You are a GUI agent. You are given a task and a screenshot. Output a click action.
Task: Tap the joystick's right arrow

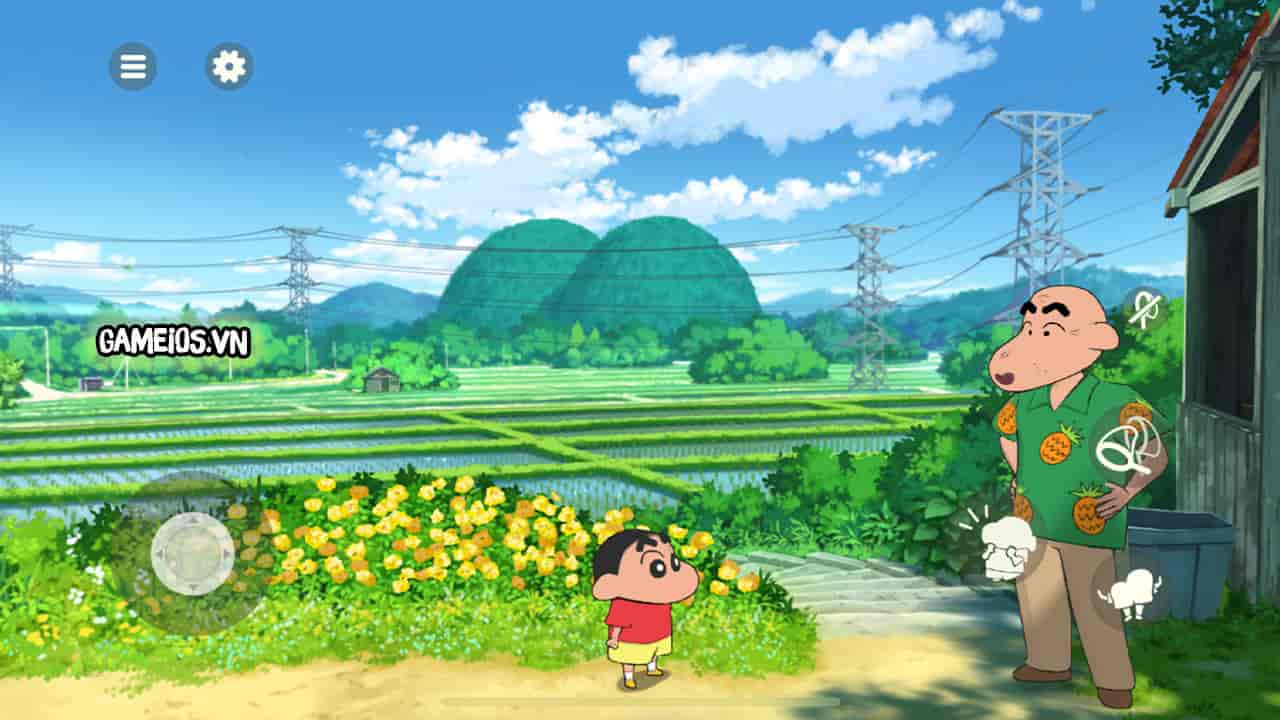228,555
